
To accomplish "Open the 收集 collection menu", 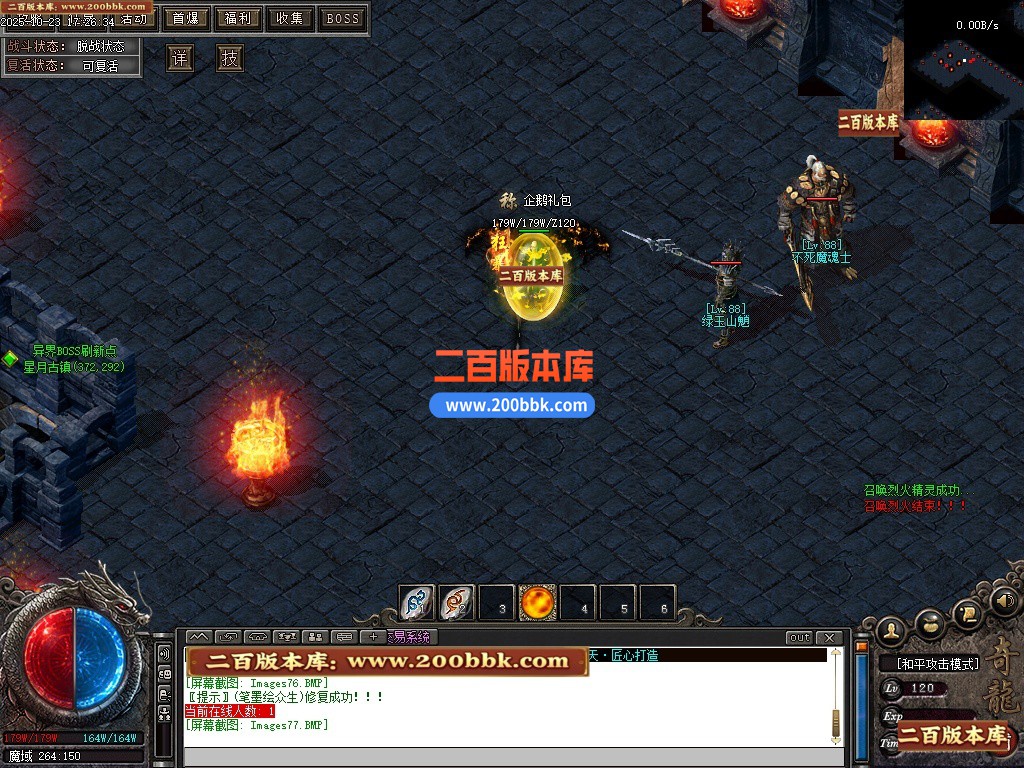I will [290, 19].
